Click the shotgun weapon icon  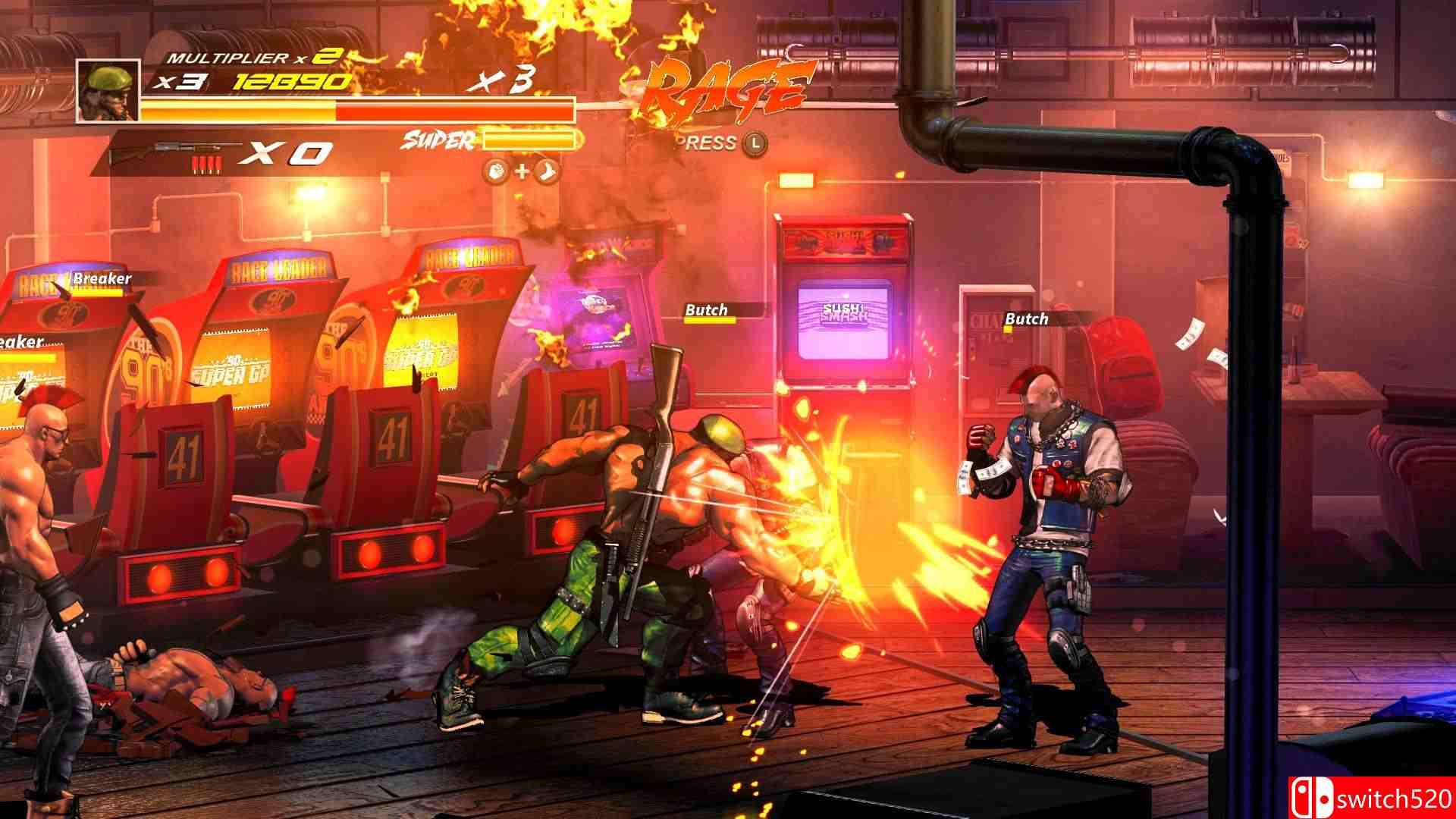[x=174, y=148]
